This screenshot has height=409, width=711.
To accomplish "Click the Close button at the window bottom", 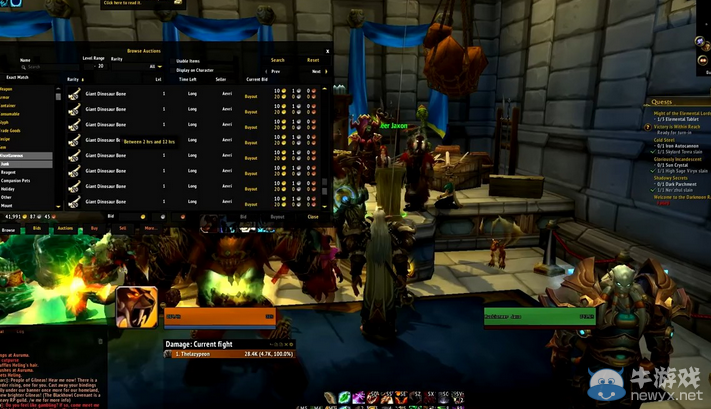I will (313, 216).
